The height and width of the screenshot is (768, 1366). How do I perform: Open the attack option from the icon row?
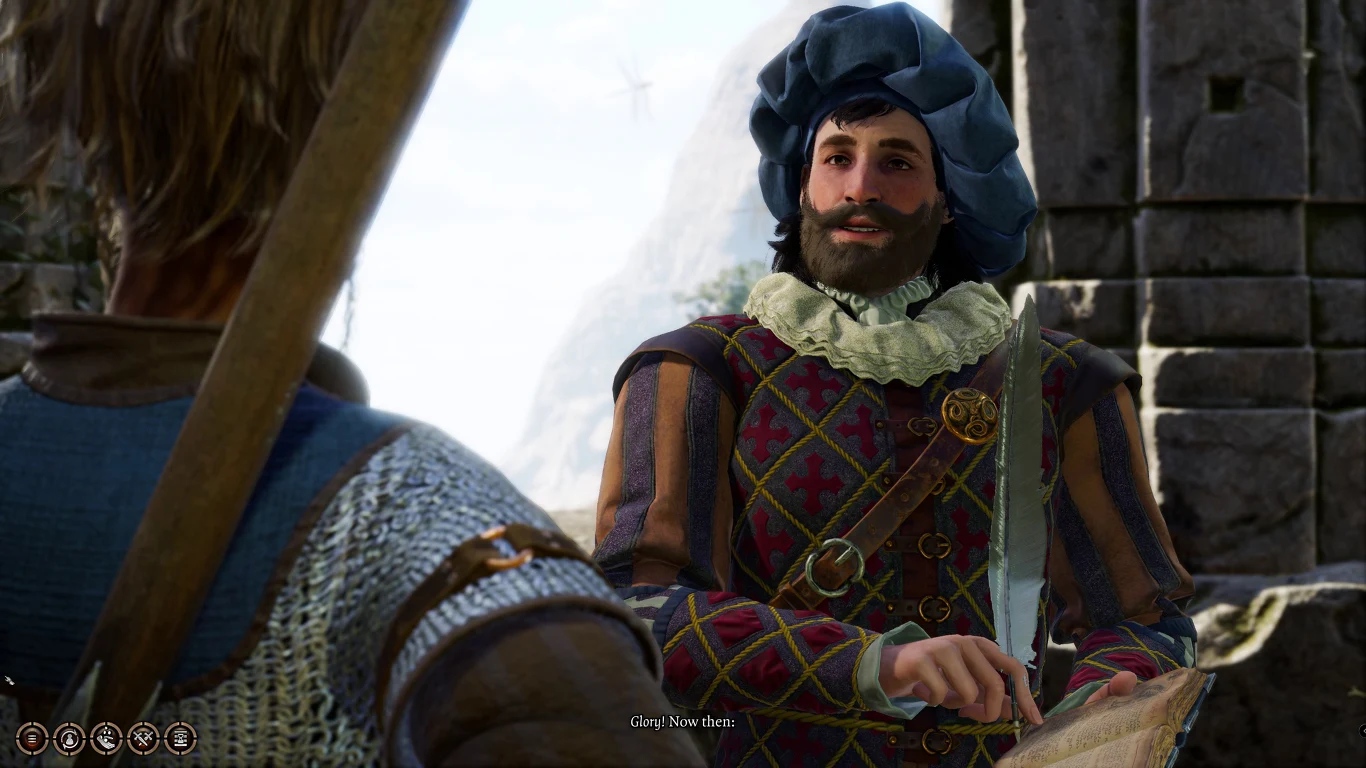tap(143, 738)
